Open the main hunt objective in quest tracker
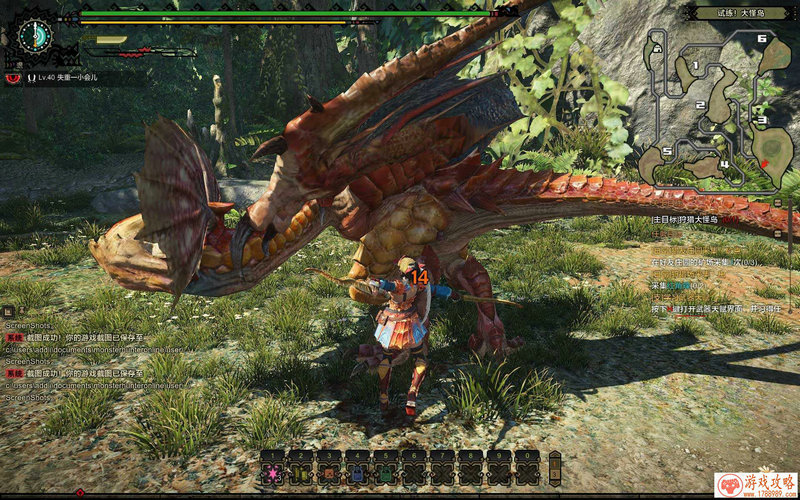The image size is (800, 500). 700,218
